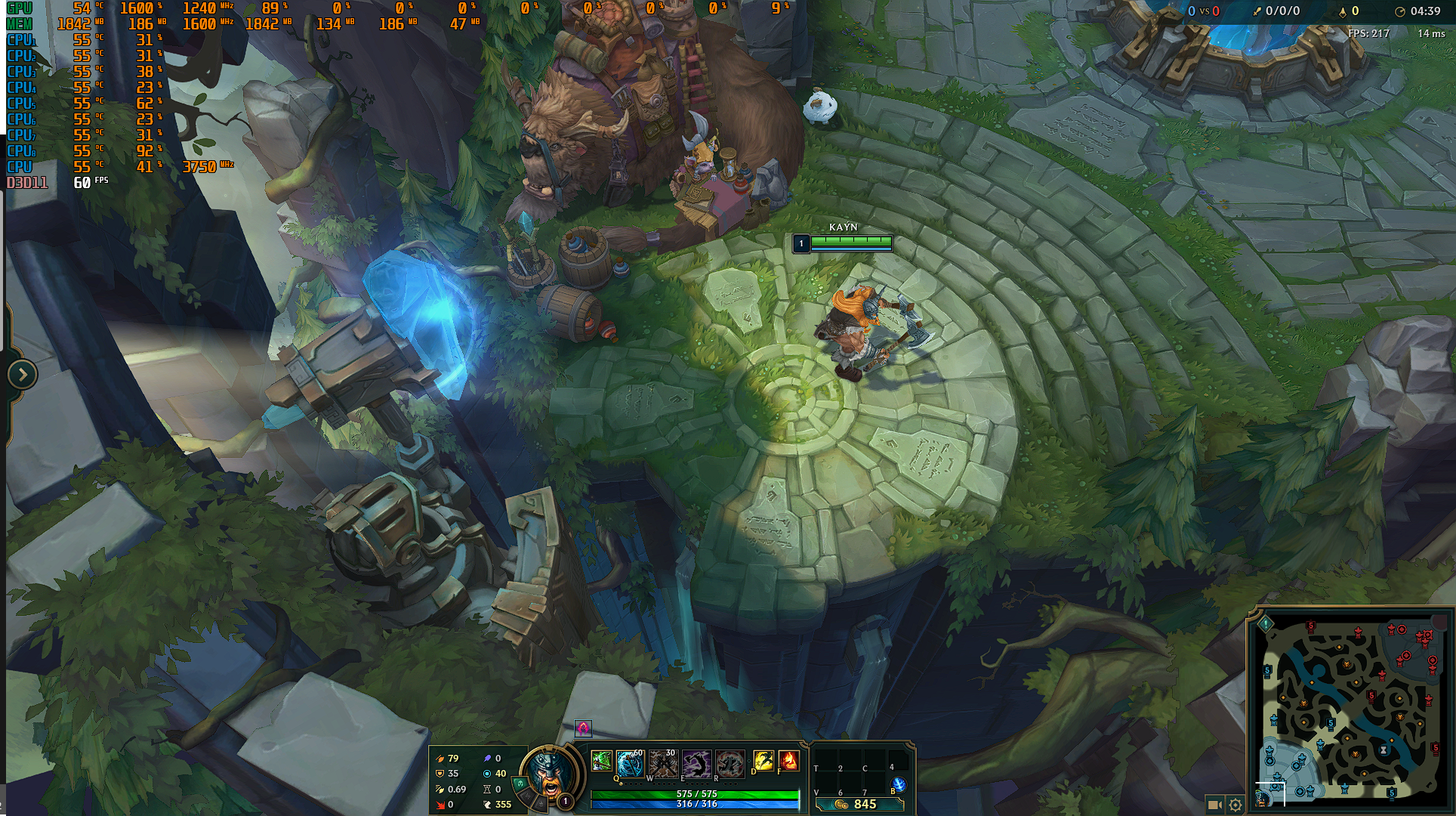Cast the Ignite summoner spell
This screenshot has height=816, width=1456.
pos(788,761)
